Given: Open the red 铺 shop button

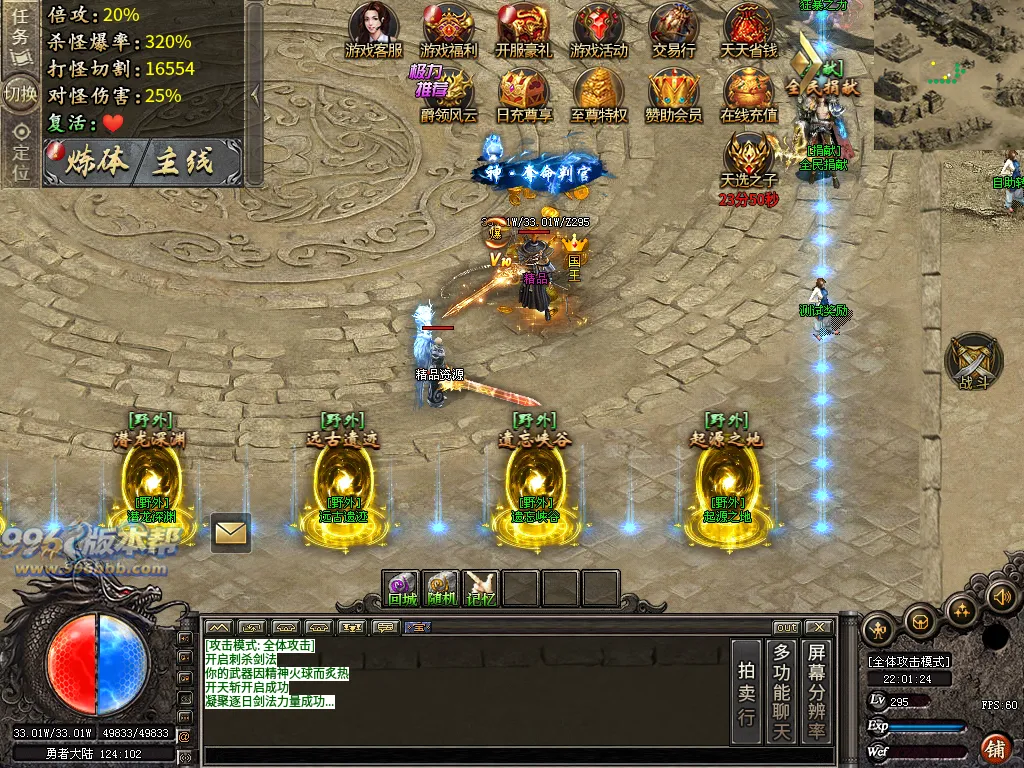Looking at the screenshot, I should [x=995, y=747].
